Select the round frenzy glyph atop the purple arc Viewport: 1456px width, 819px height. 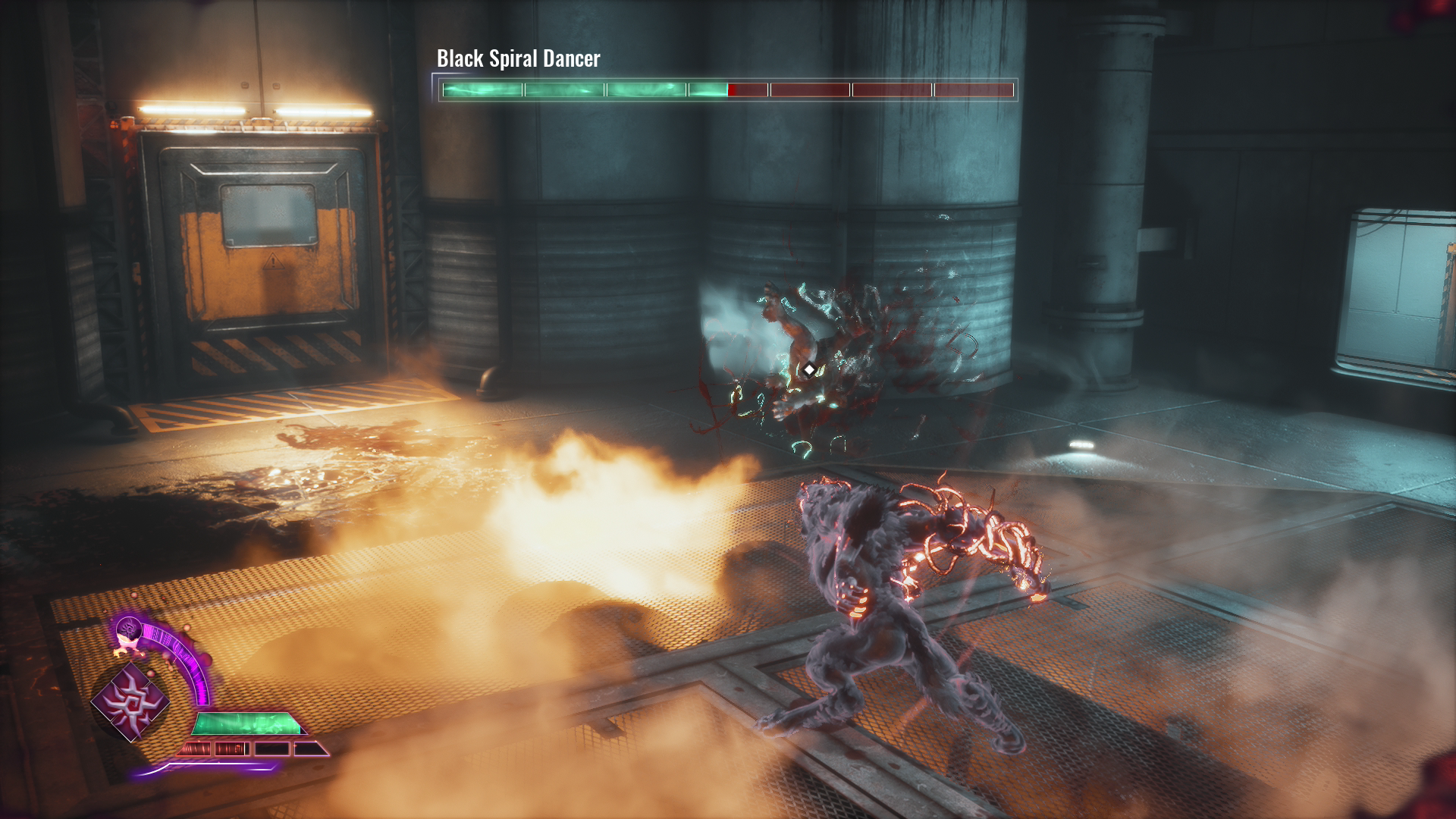[x=128, y=629]
